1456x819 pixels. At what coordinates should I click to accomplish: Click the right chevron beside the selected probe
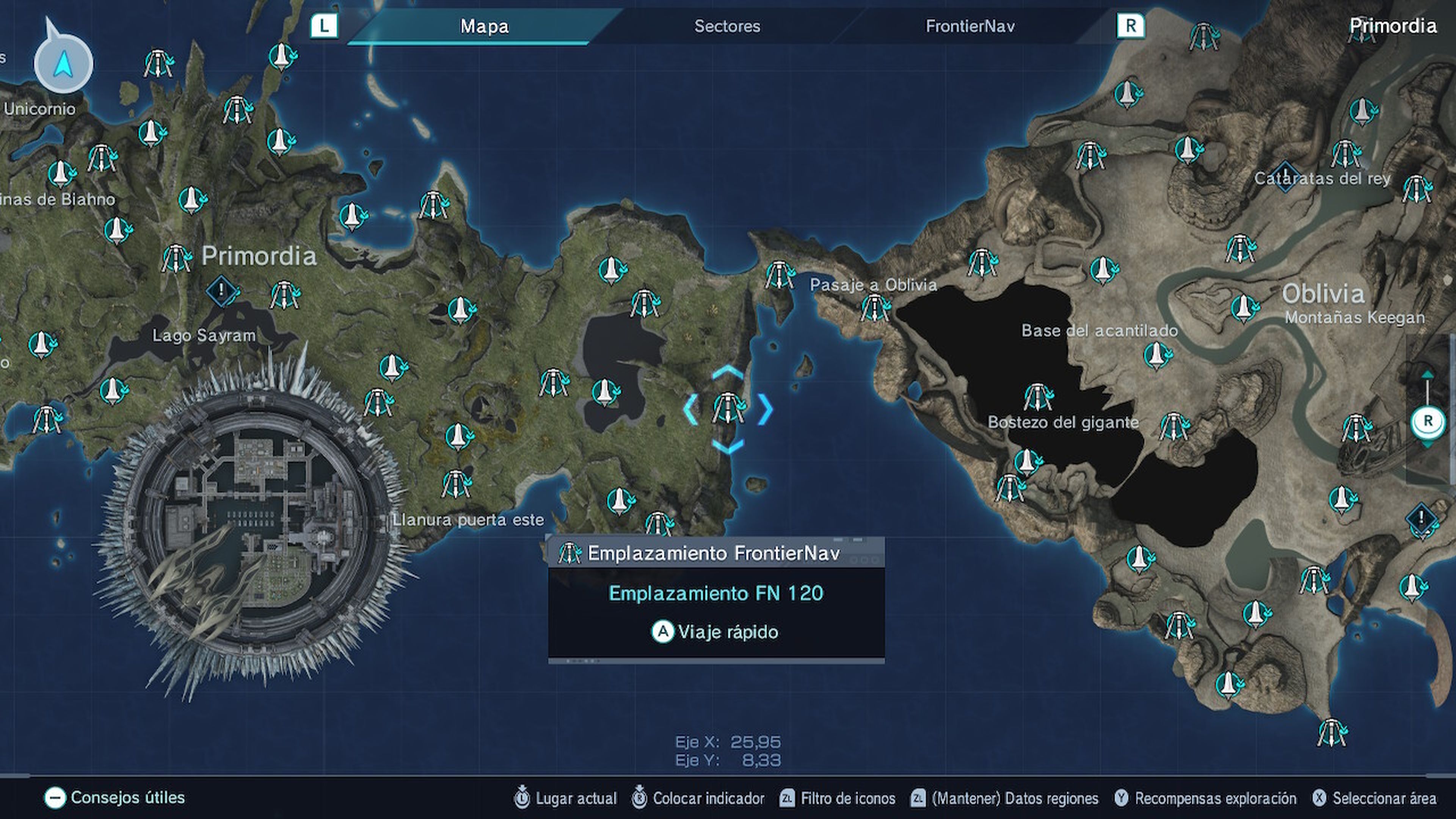click(x=766, y=410)
